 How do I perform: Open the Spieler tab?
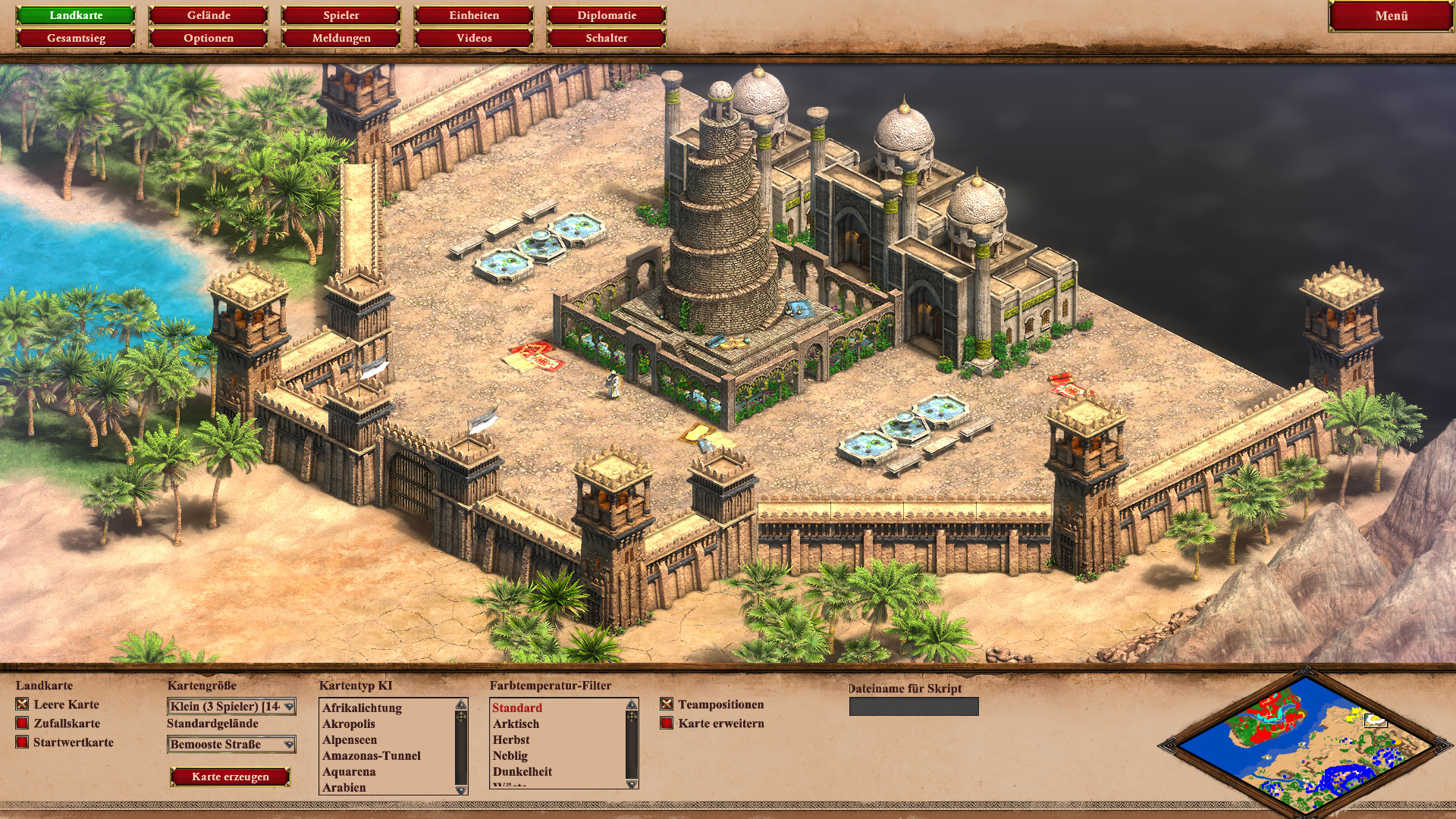coord(341,15)
